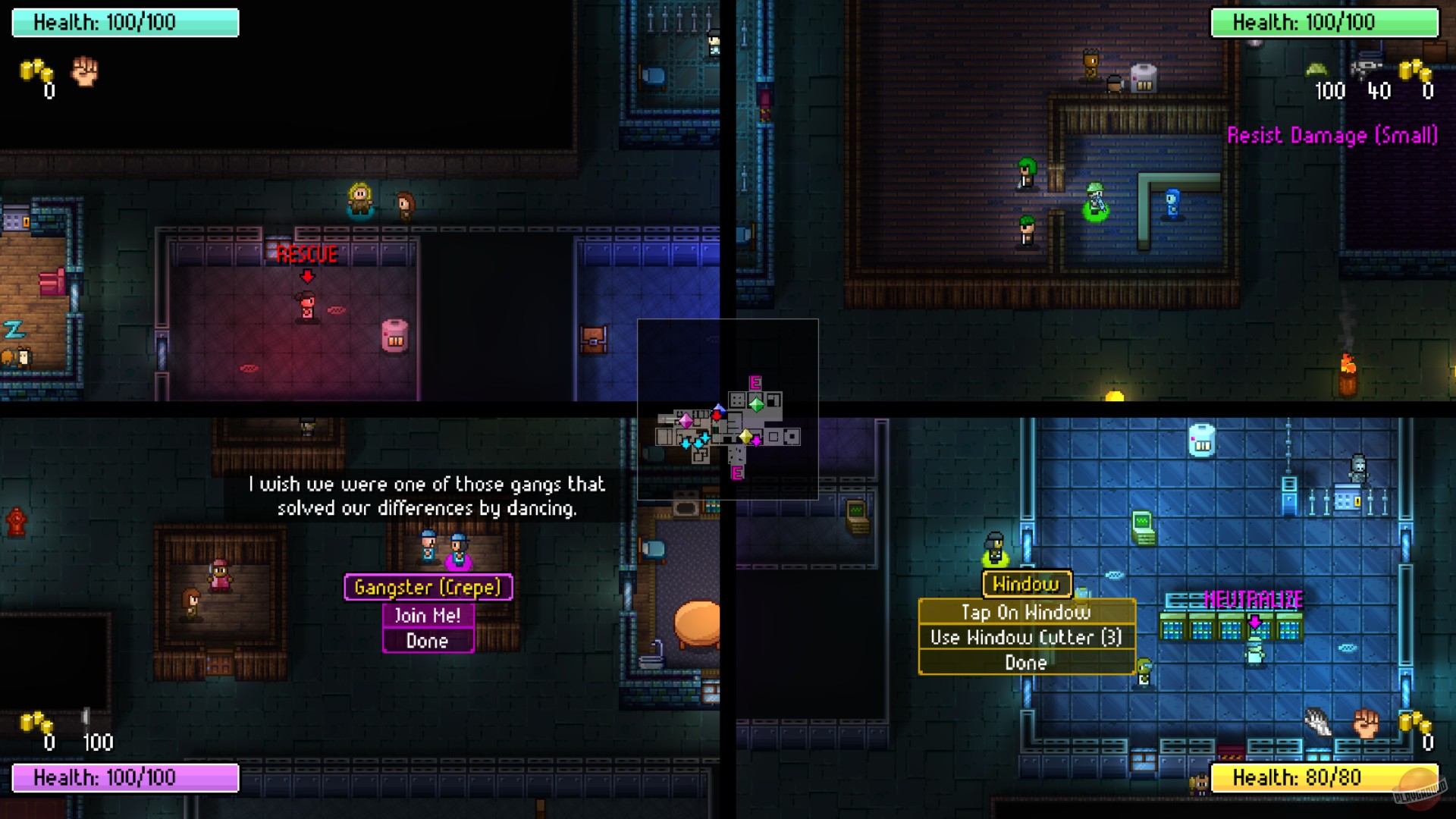Click the Window menu header label
Screen dimensions: 1456x819
pos(1025,585)
